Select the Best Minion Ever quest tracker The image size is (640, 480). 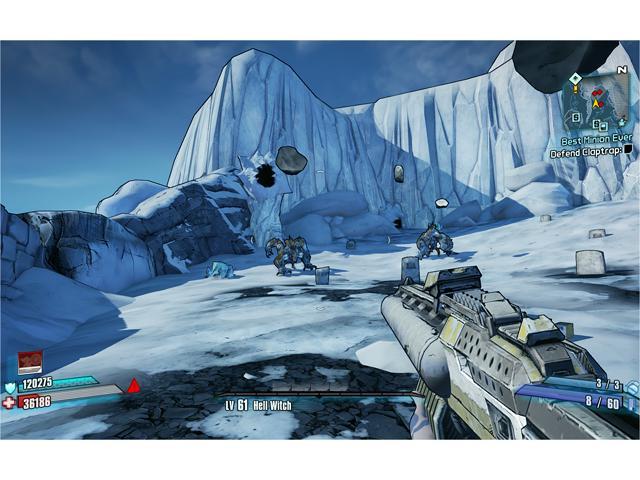pos(597,142)
